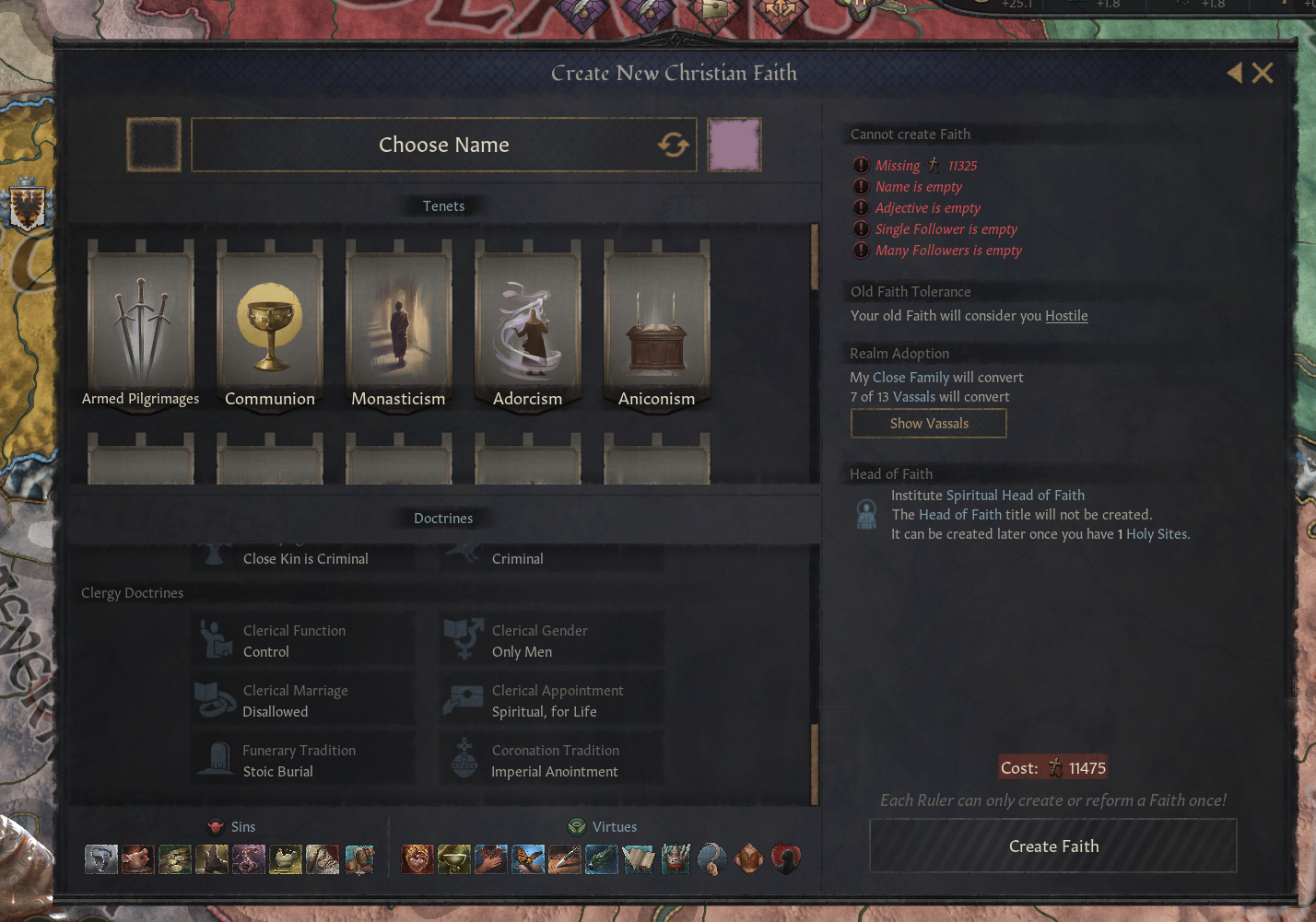Open the purple faith color swatch

pos(734,145)
